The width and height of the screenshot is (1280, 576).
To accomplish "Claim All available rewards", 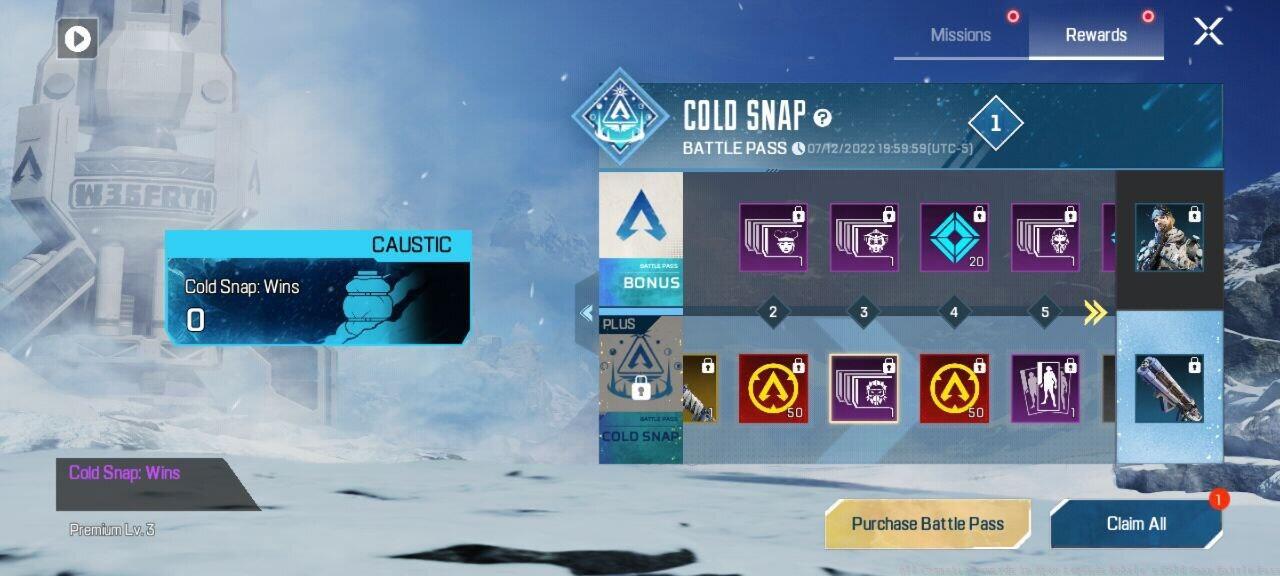I will 1136,524.
